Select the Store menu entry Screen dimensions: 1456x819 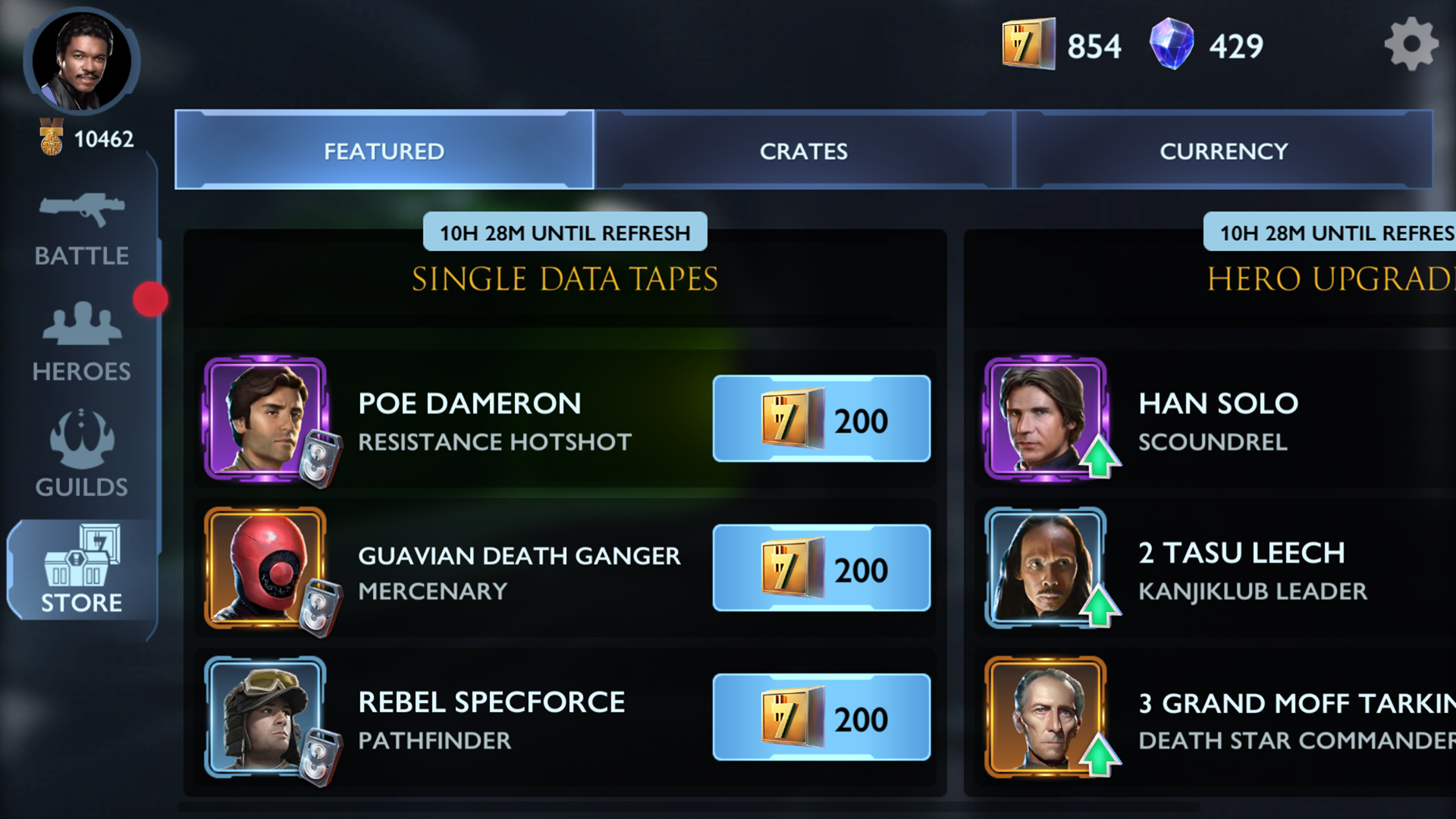coord(82,570)
